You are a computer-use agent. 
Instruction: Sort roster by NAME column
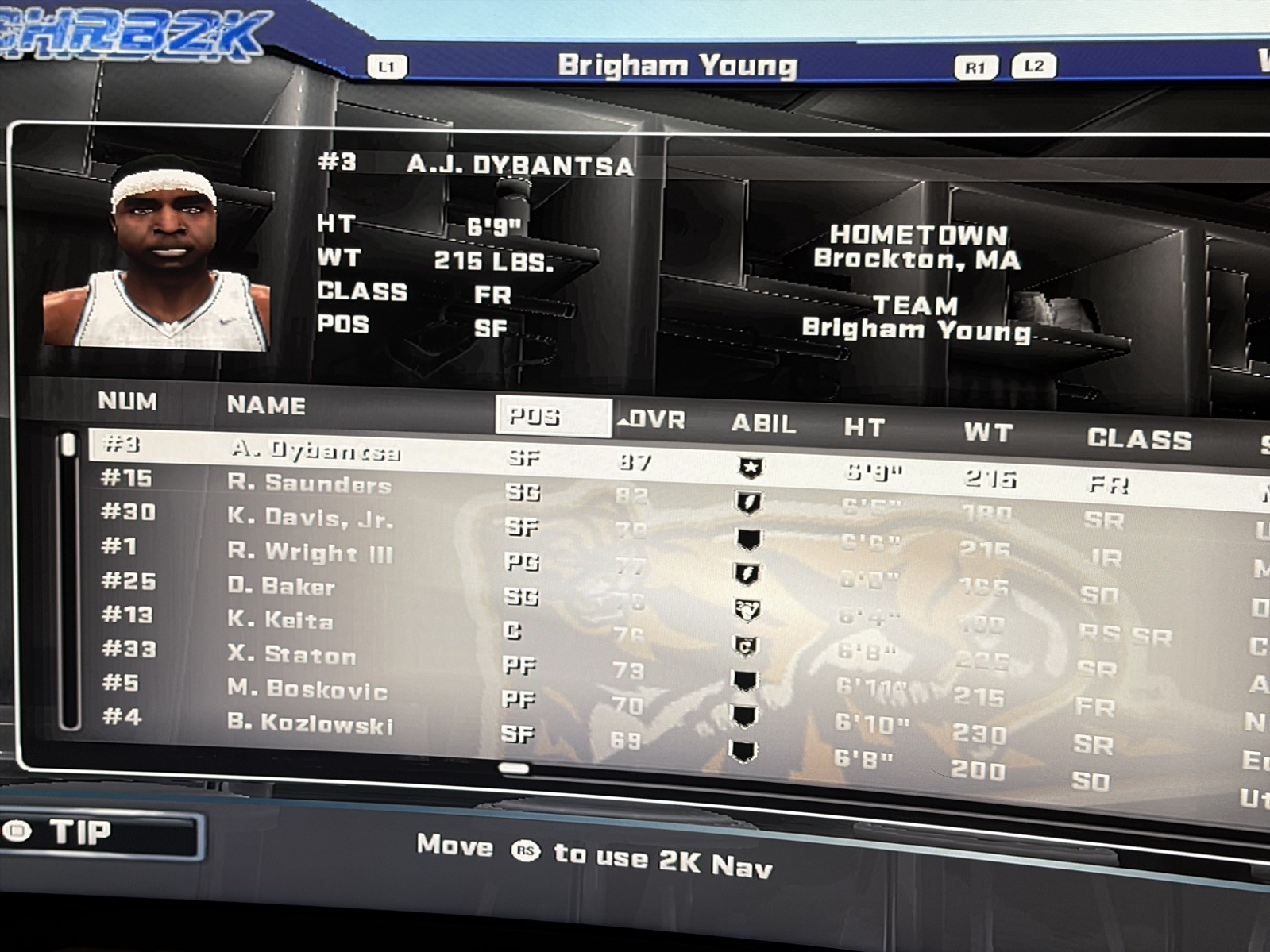coord(266,405)
